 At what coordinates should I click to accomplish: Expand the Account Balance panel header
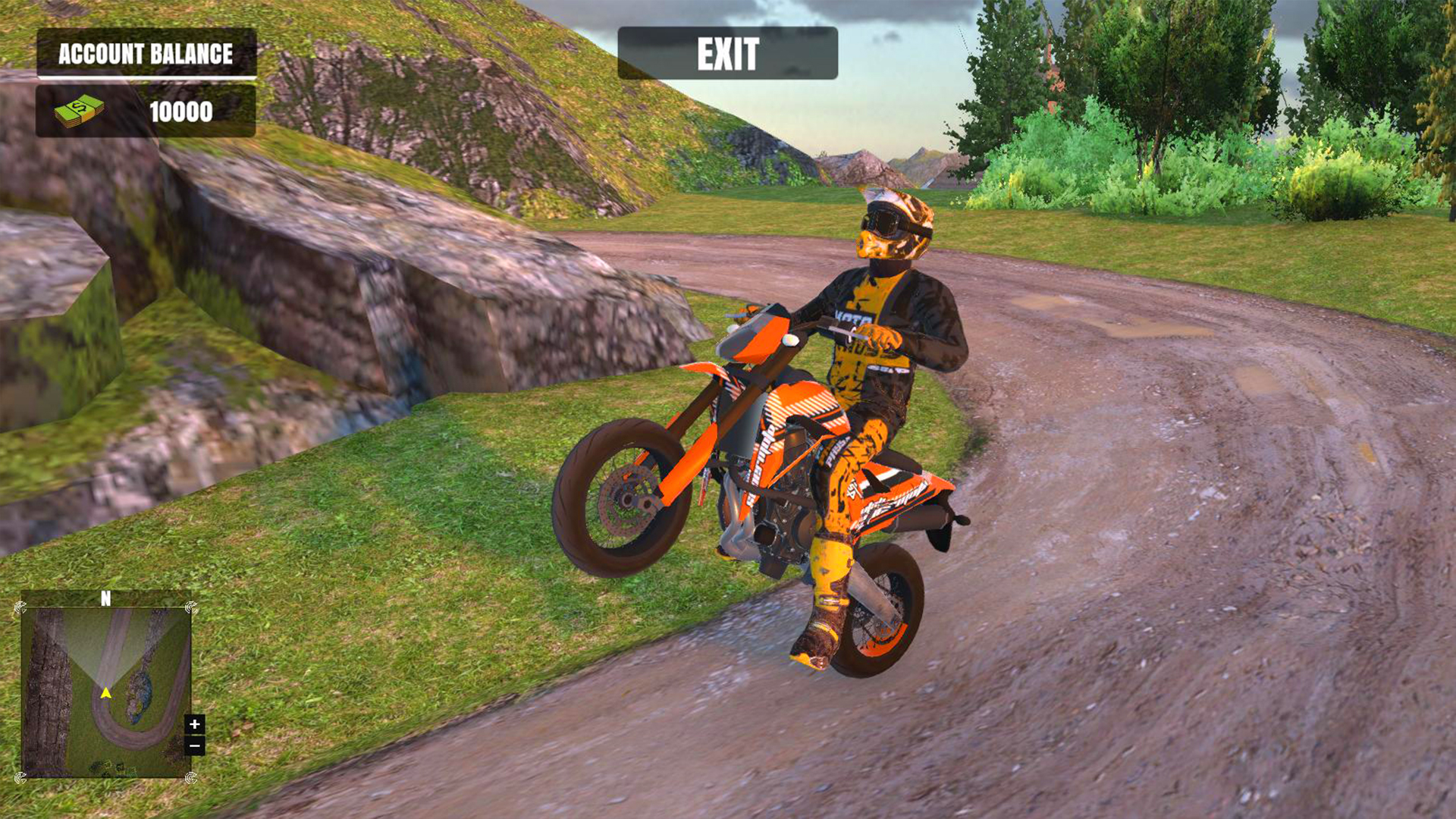tap(146, 53)
